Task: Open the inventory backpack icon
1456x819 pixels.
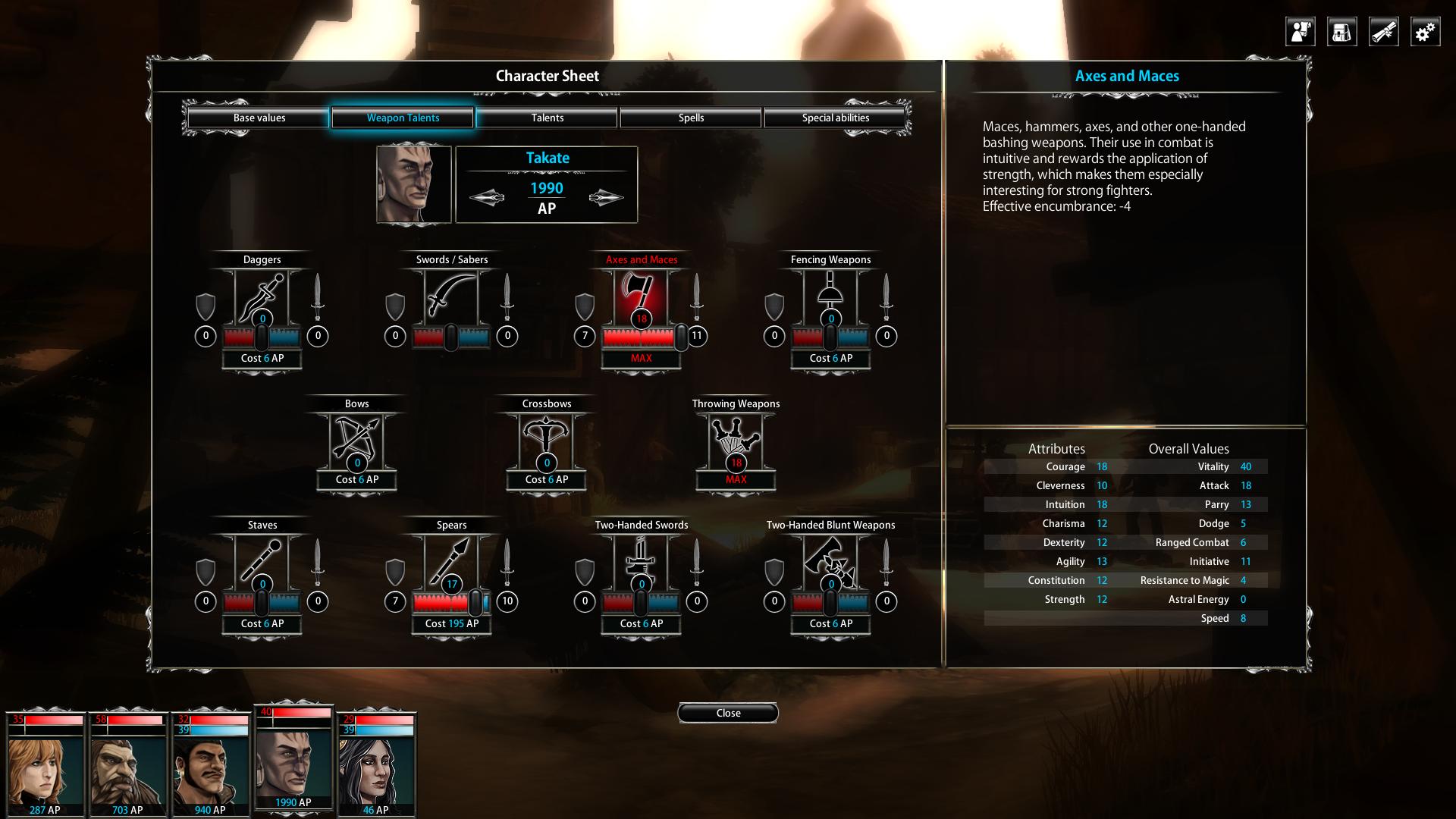Action: [1341, 31]
